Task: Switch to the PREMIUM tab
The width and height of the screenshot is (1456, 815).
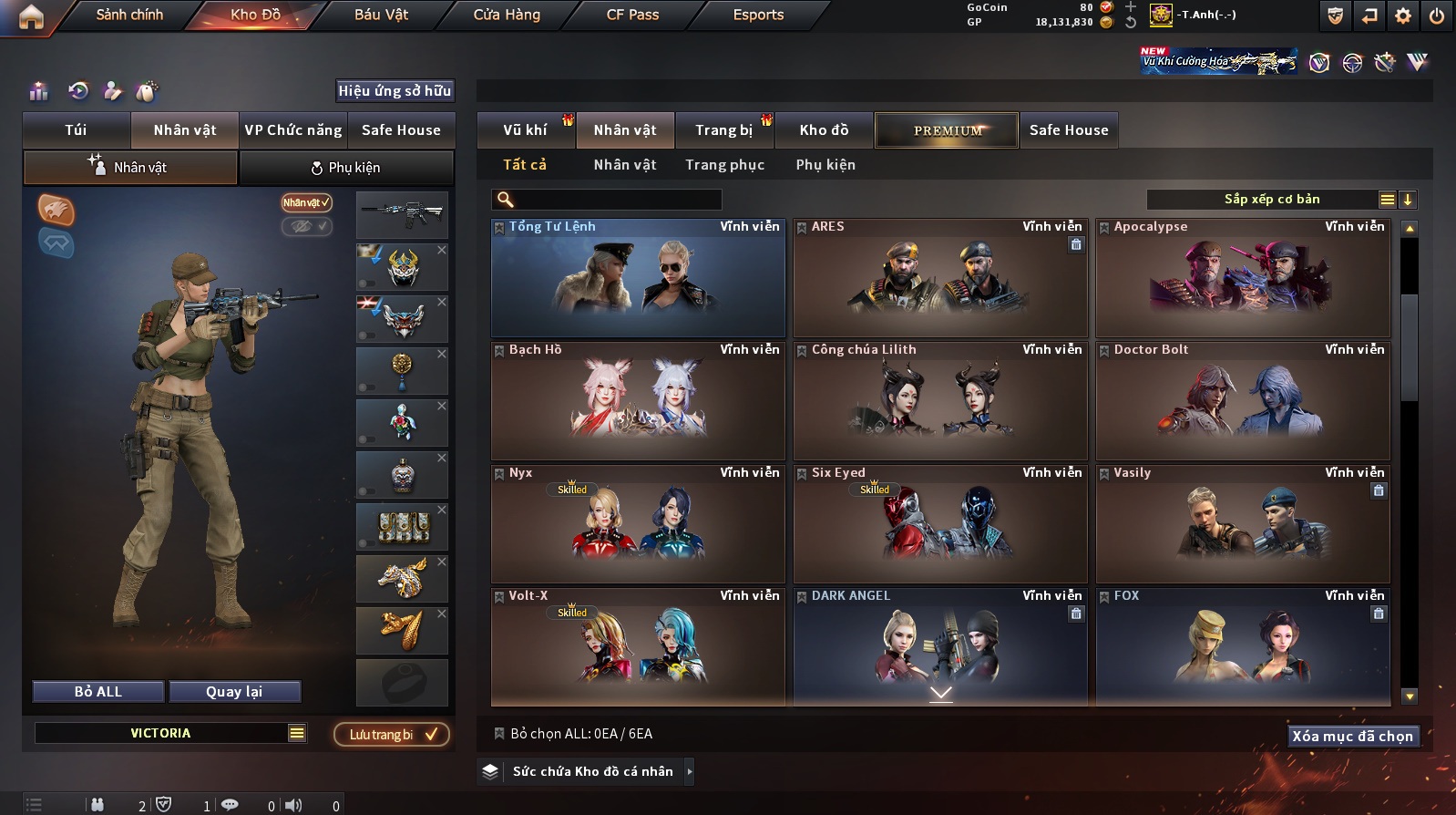Action: click(x=947, y=130)
